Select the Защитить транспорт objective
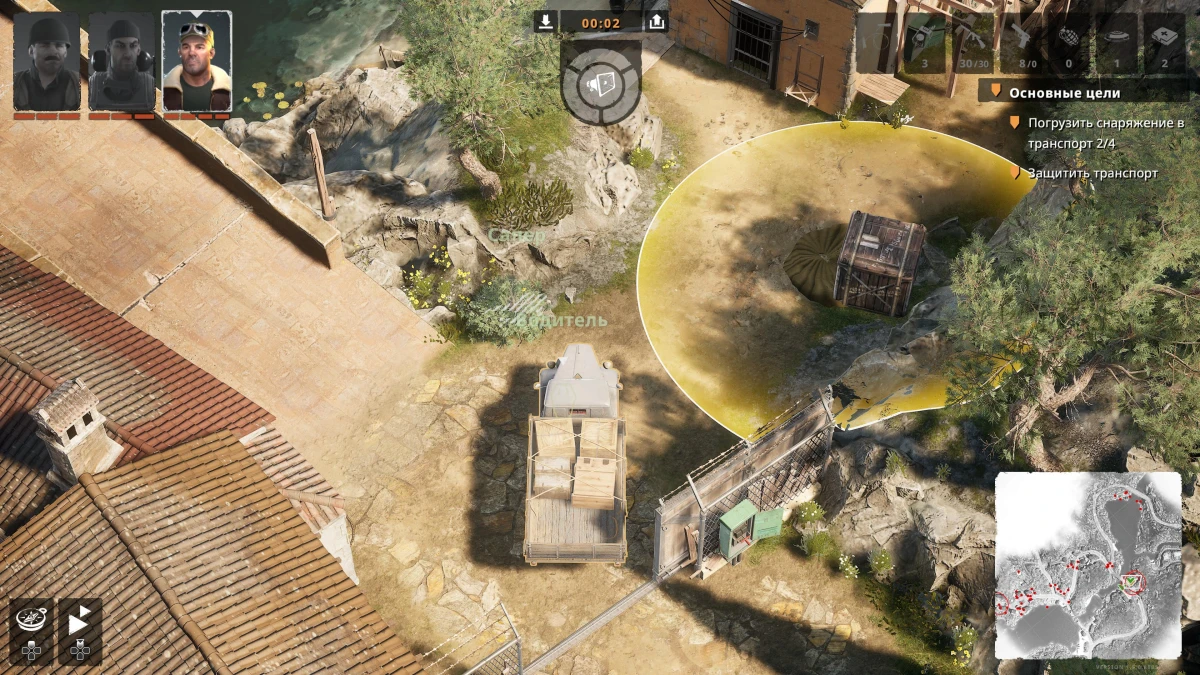 [x=1092, y=173]
